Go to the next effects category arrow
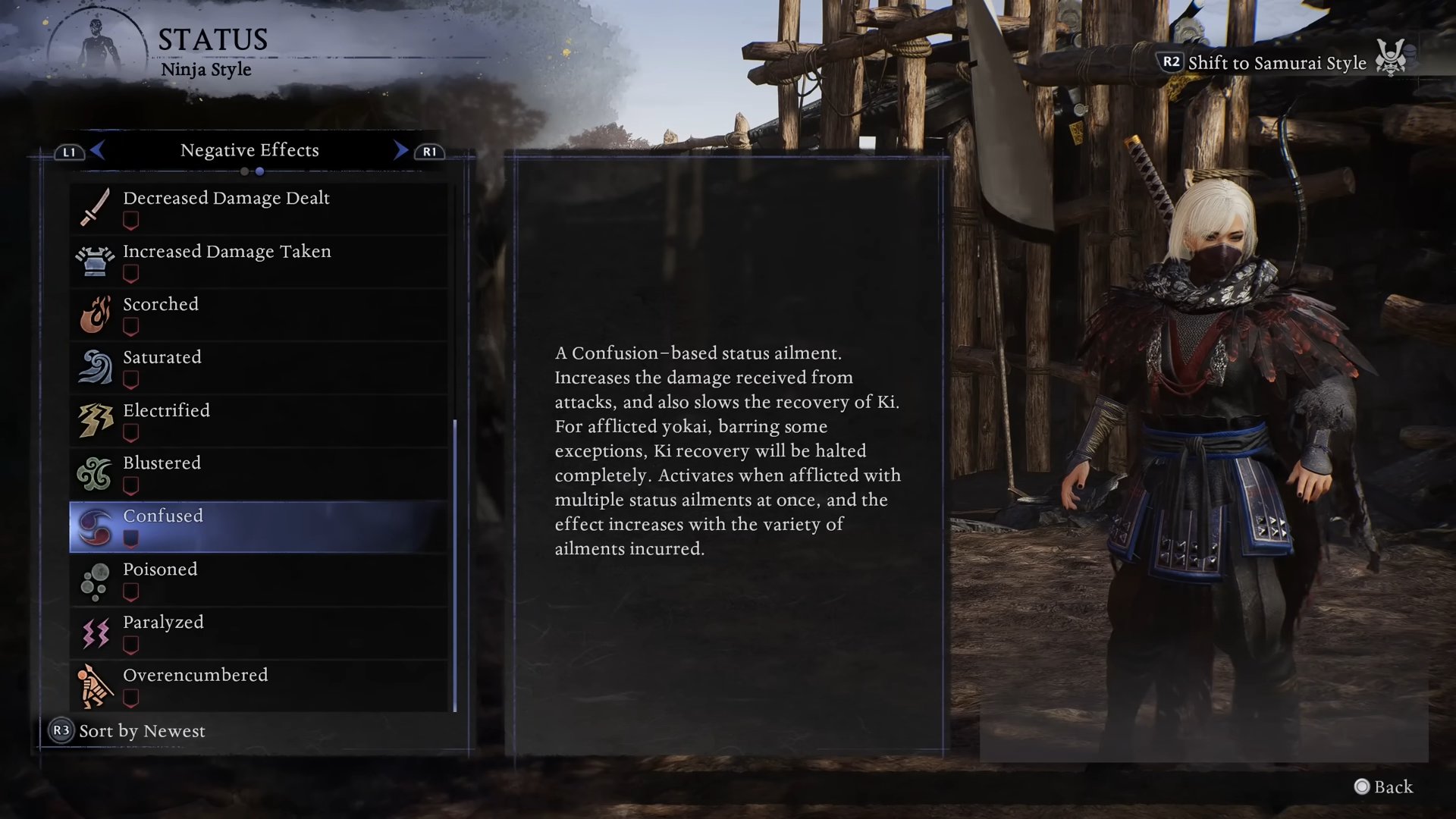 coord(400,150)
